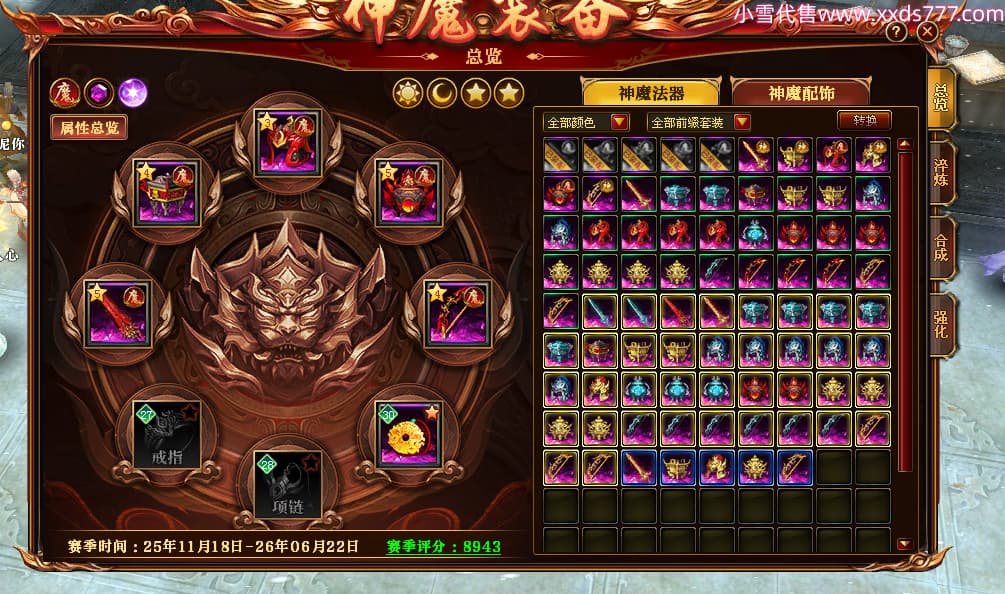Switch to the 神魔配饰 tab
This screenshot has height=594, width=1005.
[802, 93]
